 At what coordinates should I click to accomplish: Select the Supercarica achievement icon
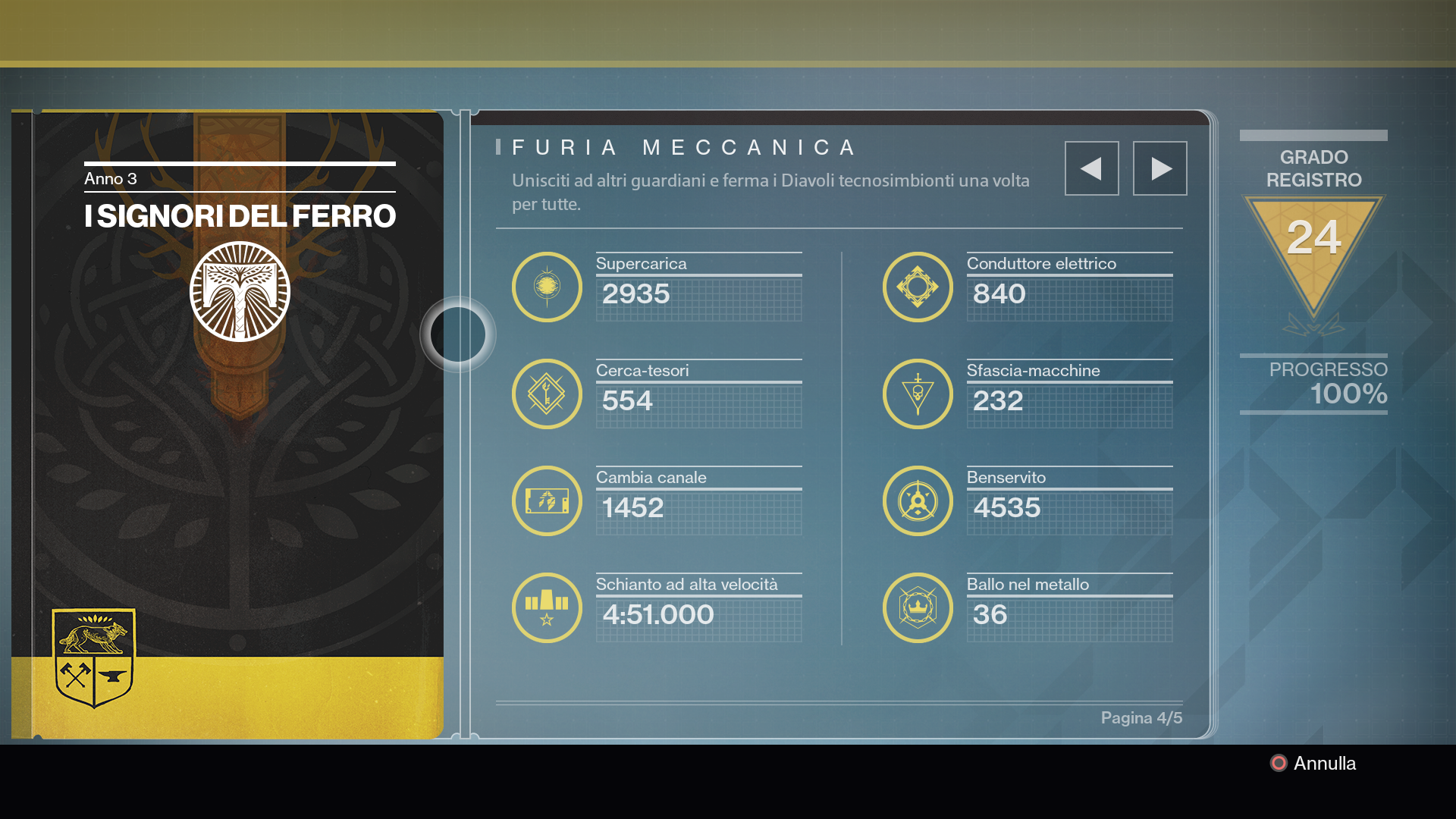point(547,287)
